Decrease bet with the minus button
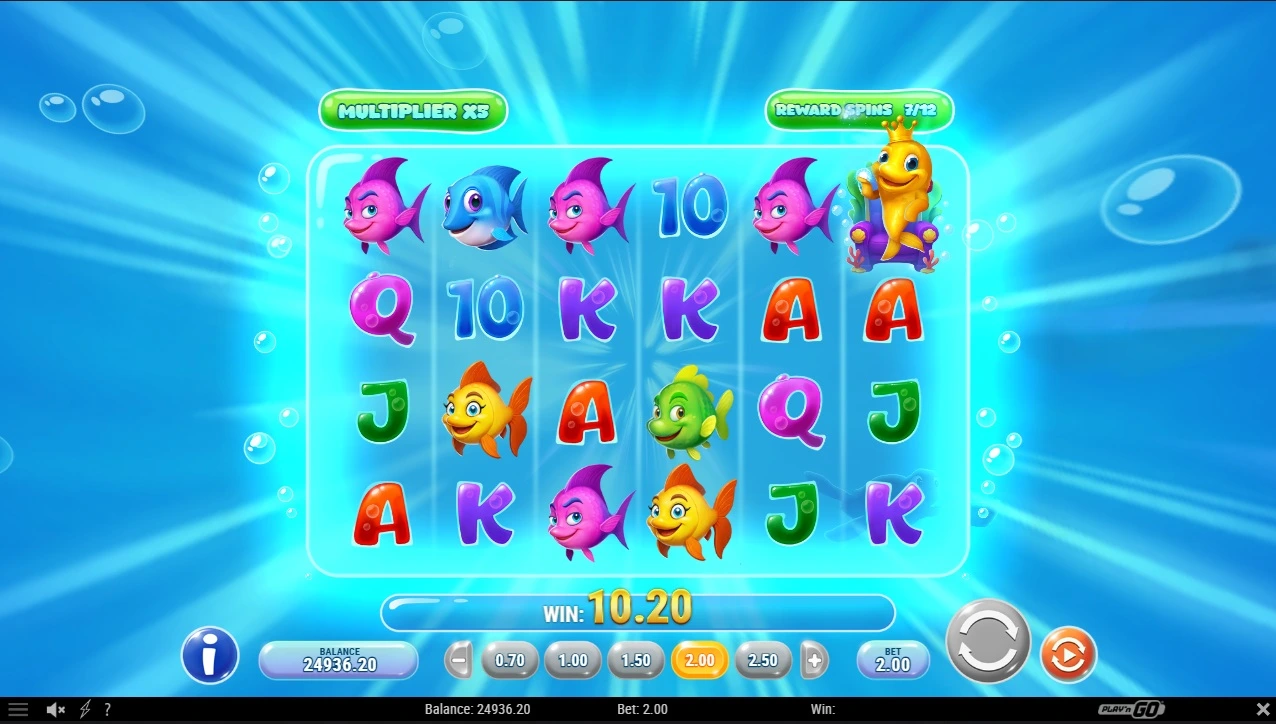 click(x=459, y=660)
